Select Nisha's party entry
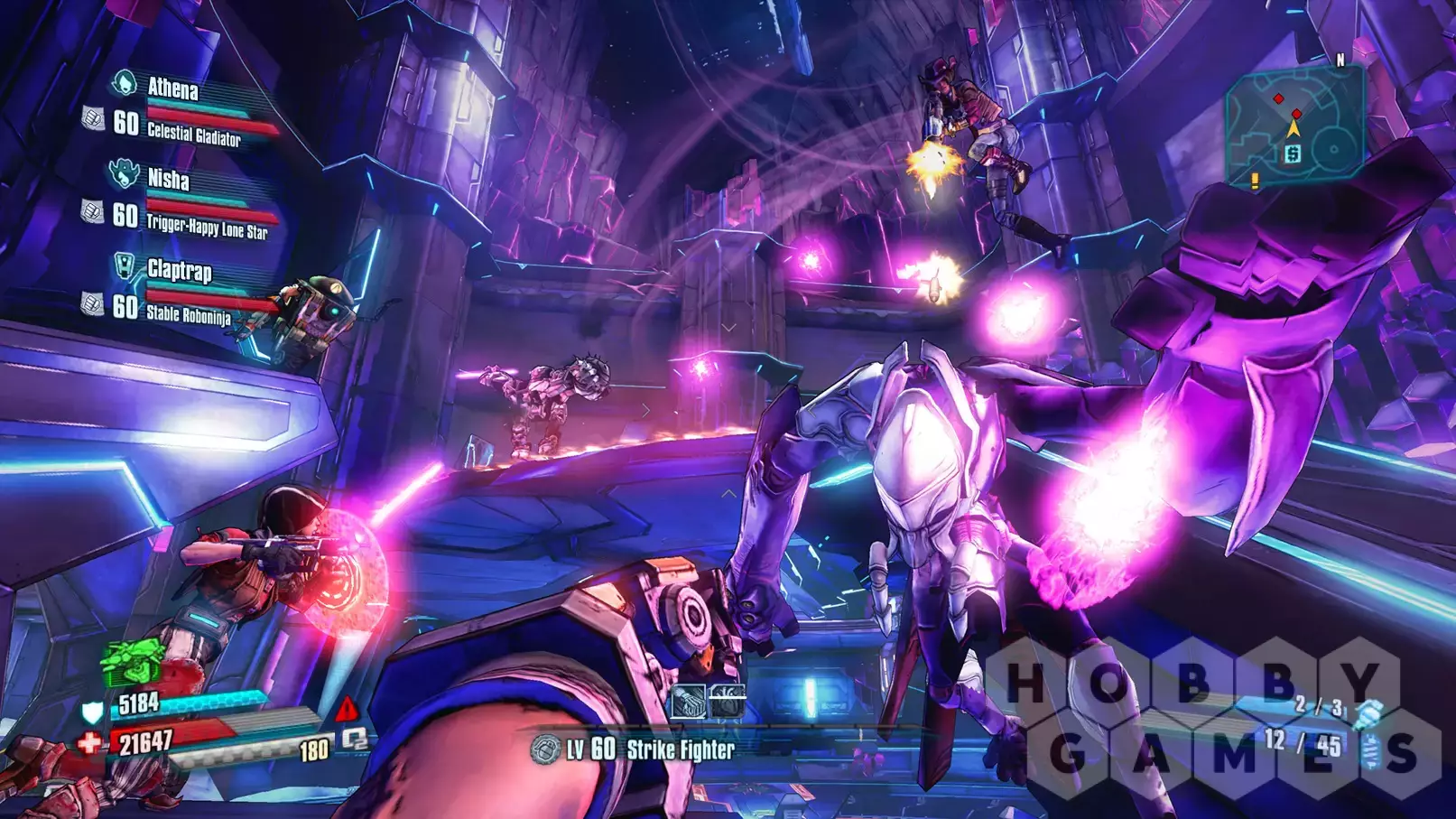1456x819 pixels. pos(169,179)
